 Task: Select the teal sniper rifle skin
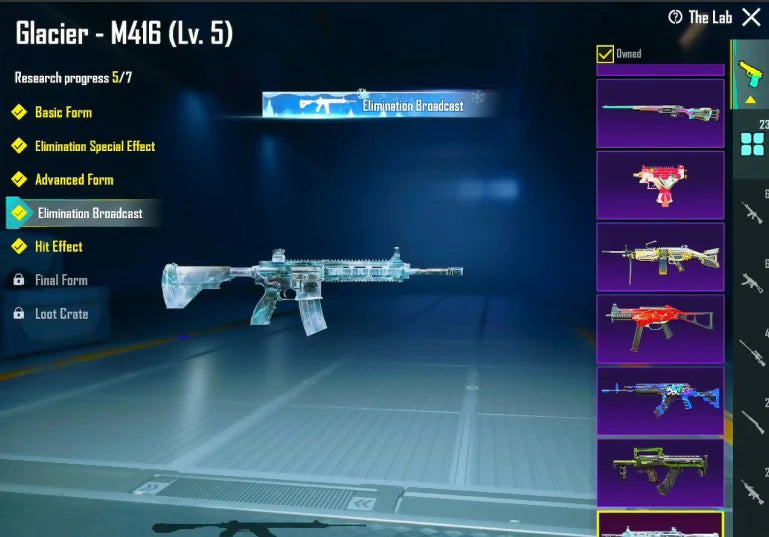pyautogui.click(x=660, y=113)
